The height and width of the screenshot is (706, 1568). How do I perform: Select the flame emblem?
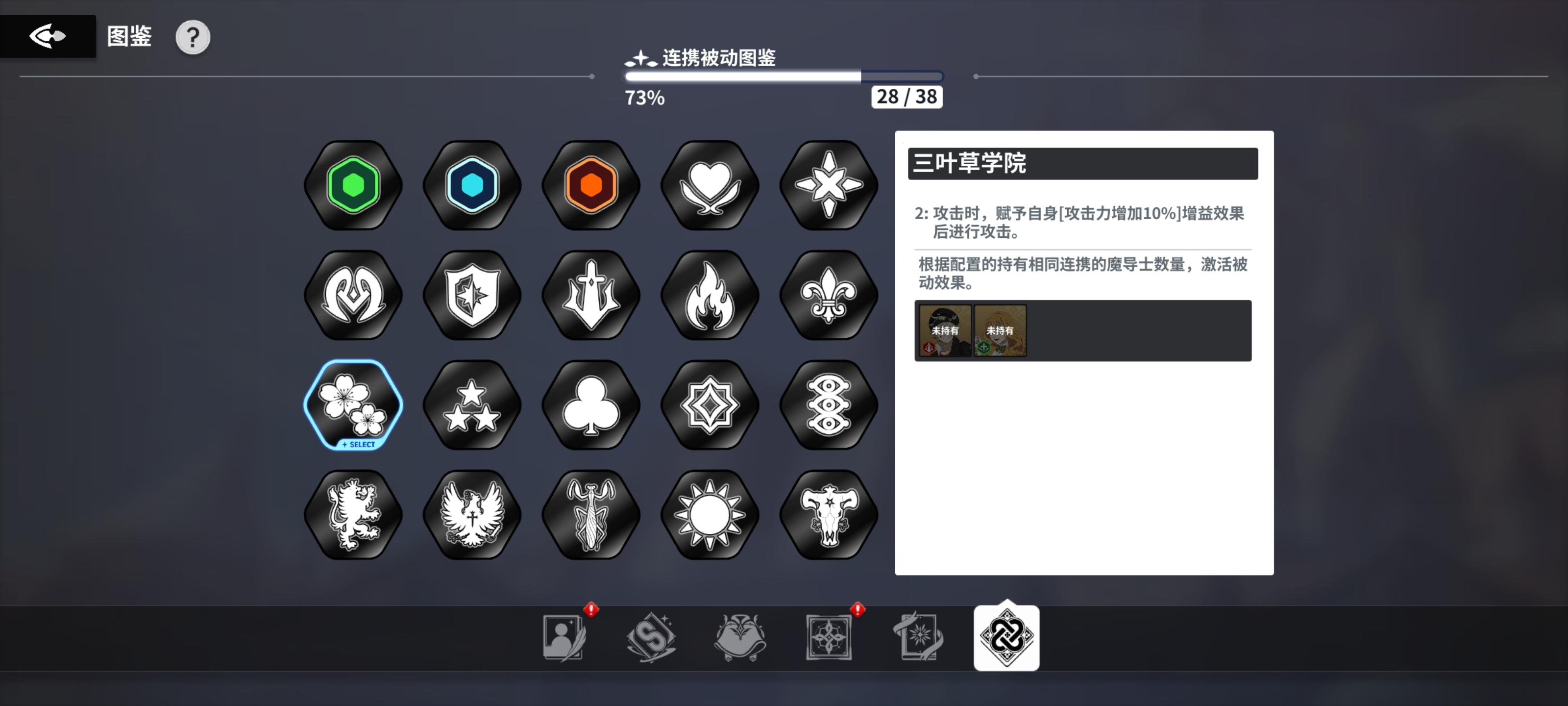tap(709, 296)
